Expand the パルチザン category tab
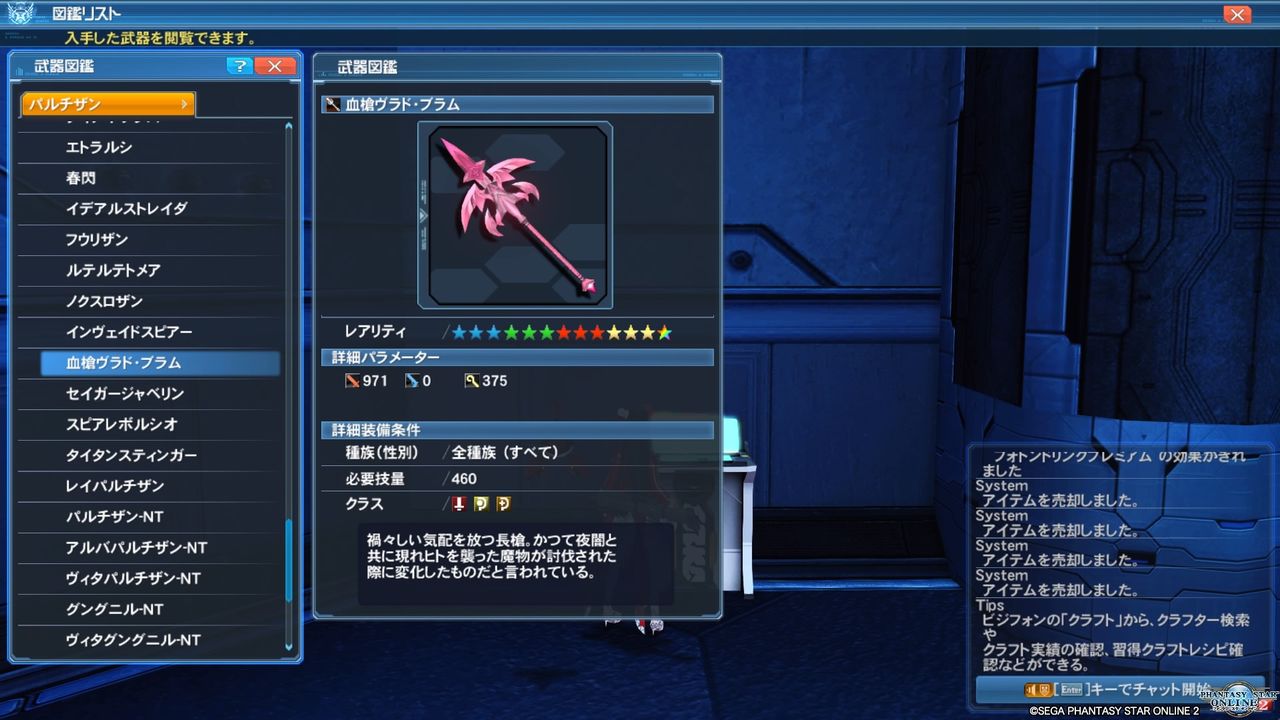Screen dimensions: 1280x720 pos(107,103)
